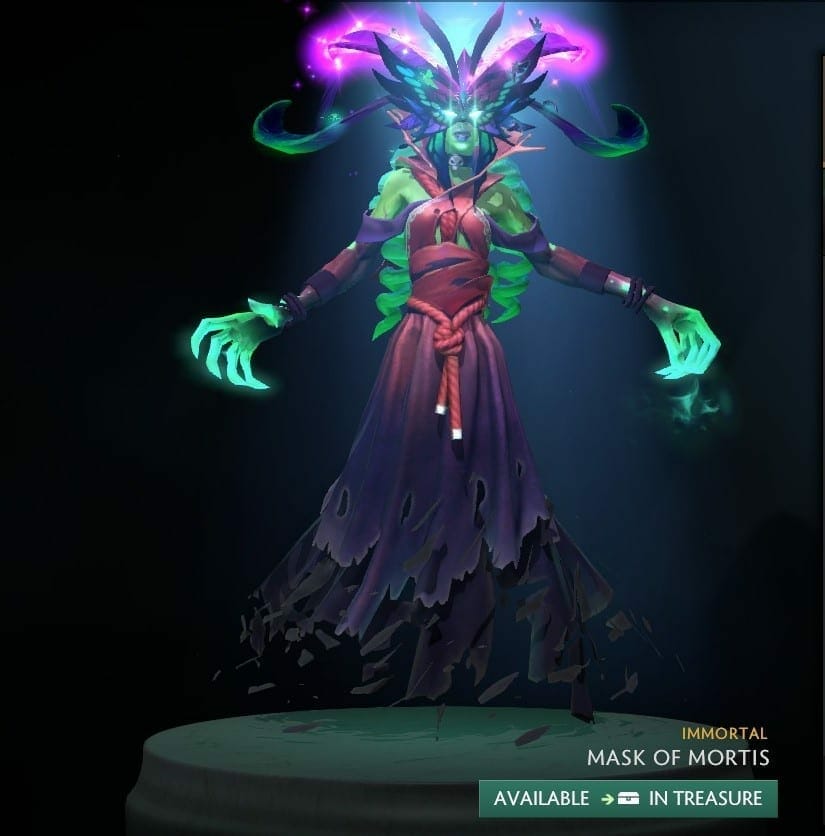This screenshot has width=825, height=836.
Task: Click the Available In Treasure button
Action: point(627,798)
